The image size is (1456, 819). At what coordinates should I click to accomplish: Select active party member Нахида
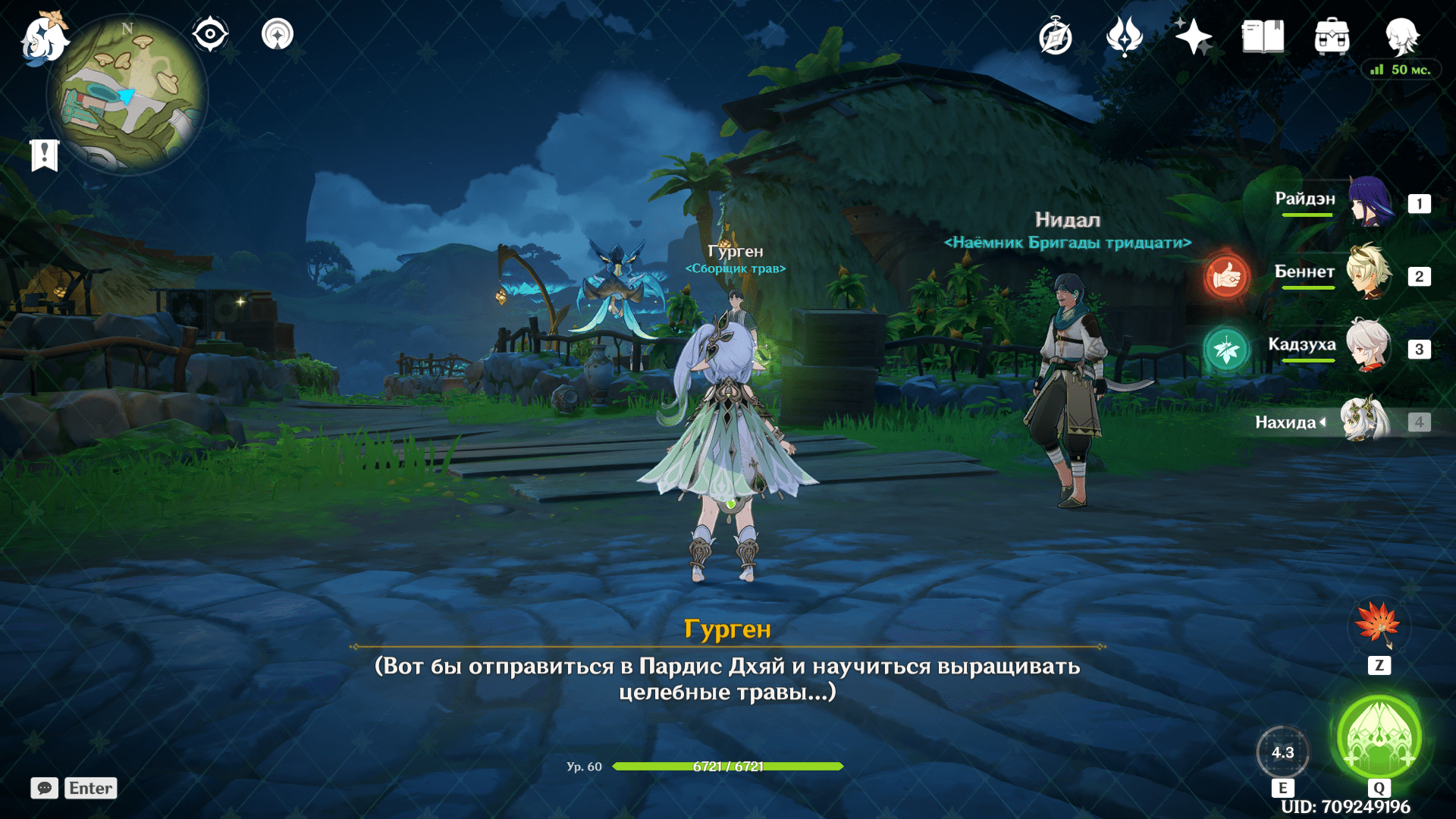coord(1365,421)
